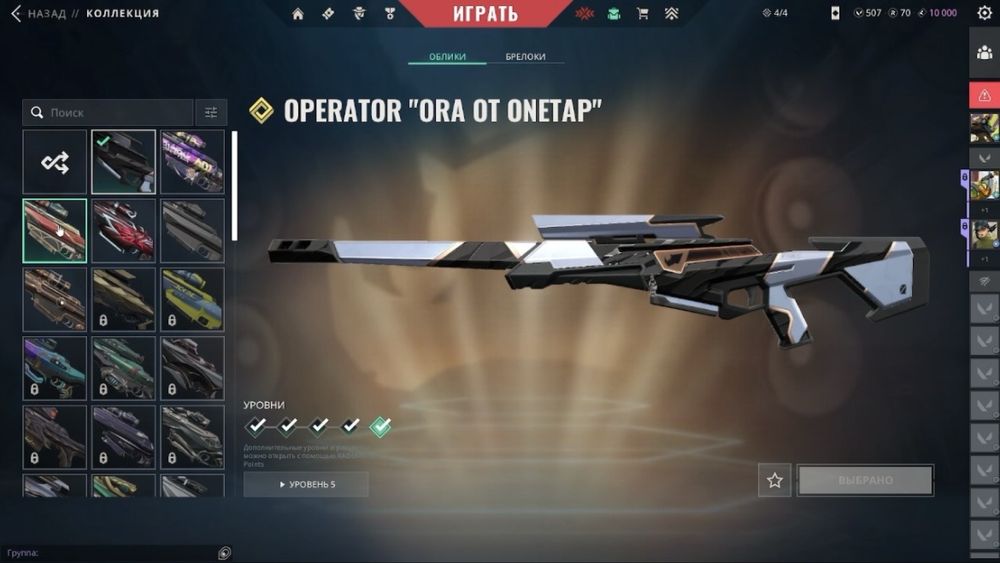Pick the yellow Operator skin thumbnail
This screenshot has width=1000, height=563.
[192, 299]
